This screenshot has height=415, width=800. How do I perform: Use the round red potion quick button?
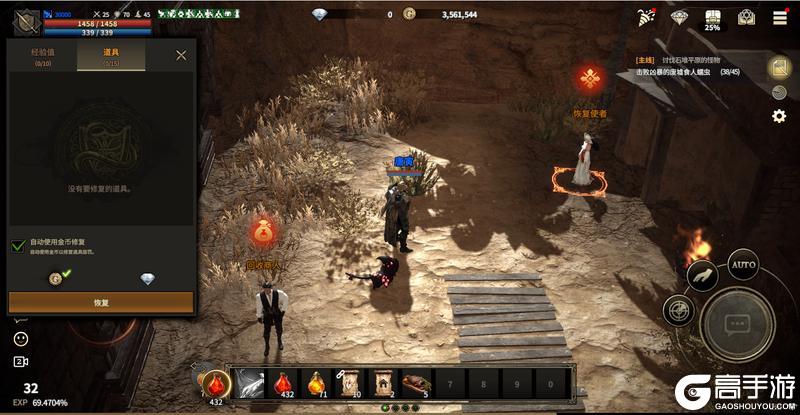pos(214,384)
